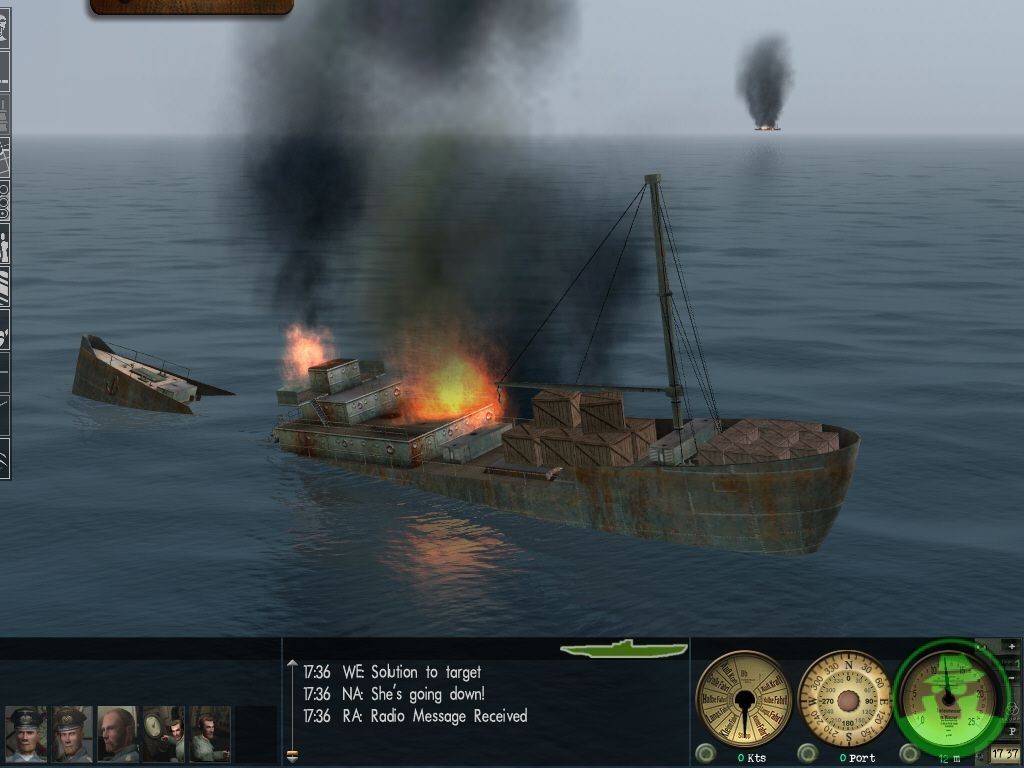Toggle the round button beside the depth readout

909,753
